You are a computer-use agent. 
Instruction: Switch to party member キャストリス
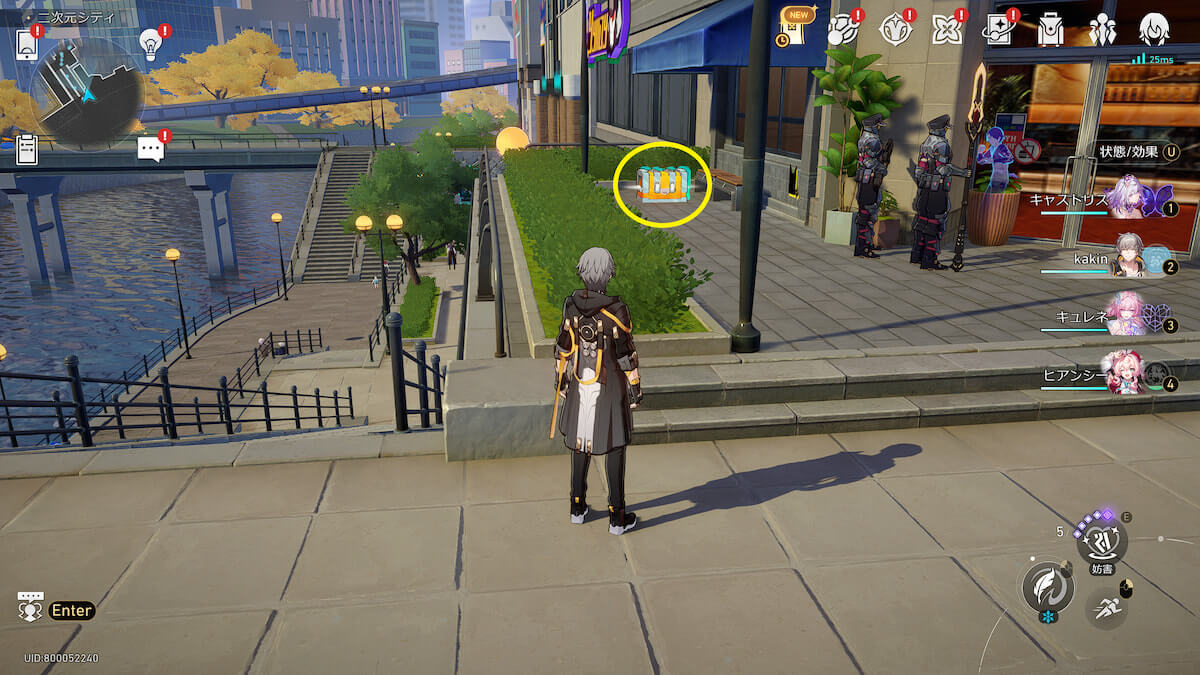1128,198
